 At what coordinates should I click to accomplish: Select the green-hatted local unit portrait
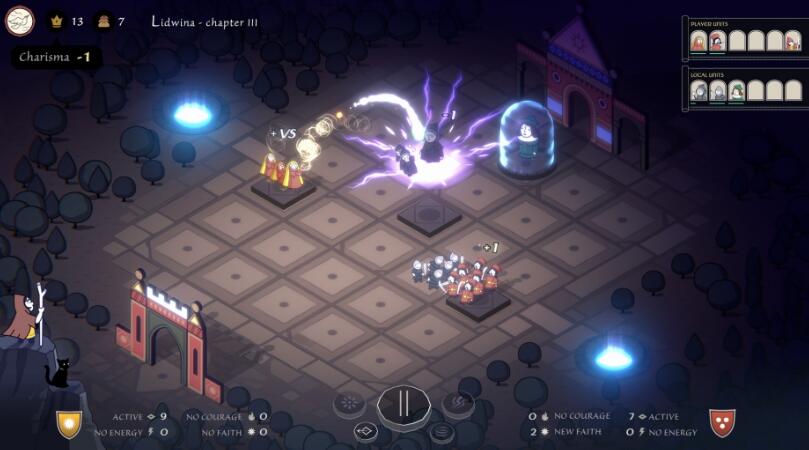click(736, 90)
